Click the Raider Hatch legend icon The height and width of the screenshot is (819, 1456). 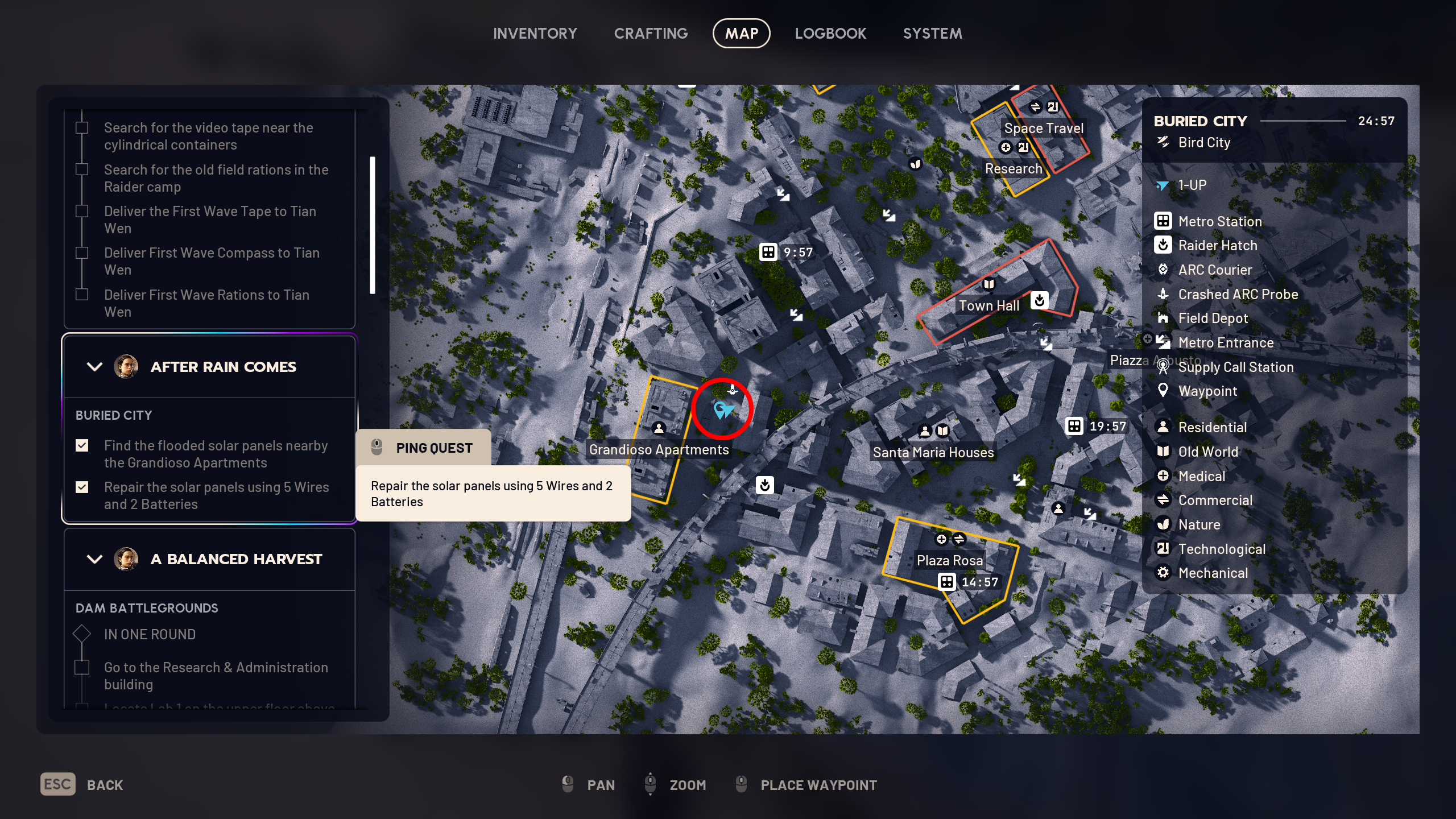click(1164, 245)
